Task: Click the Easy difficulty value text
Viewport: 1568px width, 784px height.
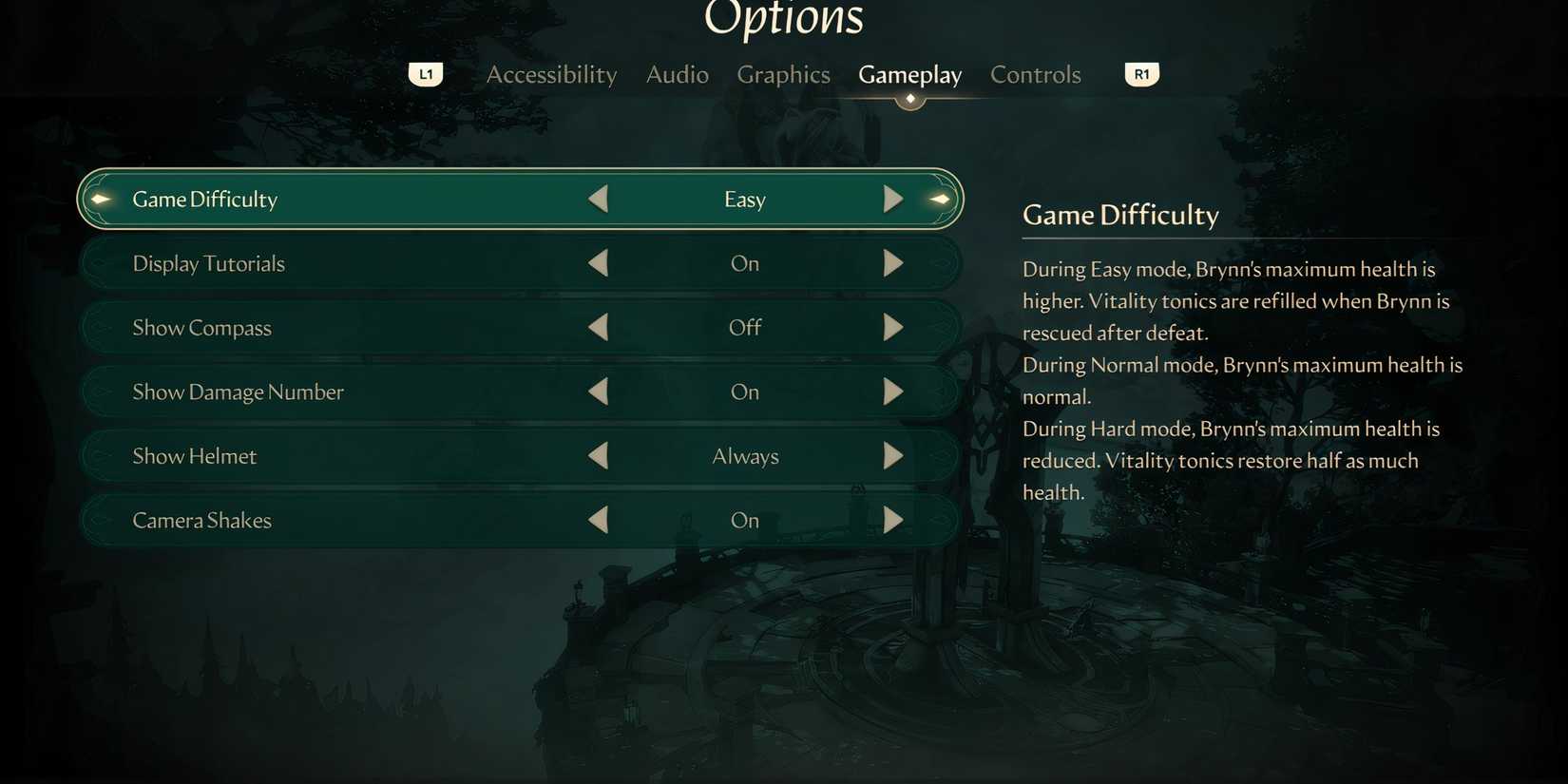Action: pos(744,199)
